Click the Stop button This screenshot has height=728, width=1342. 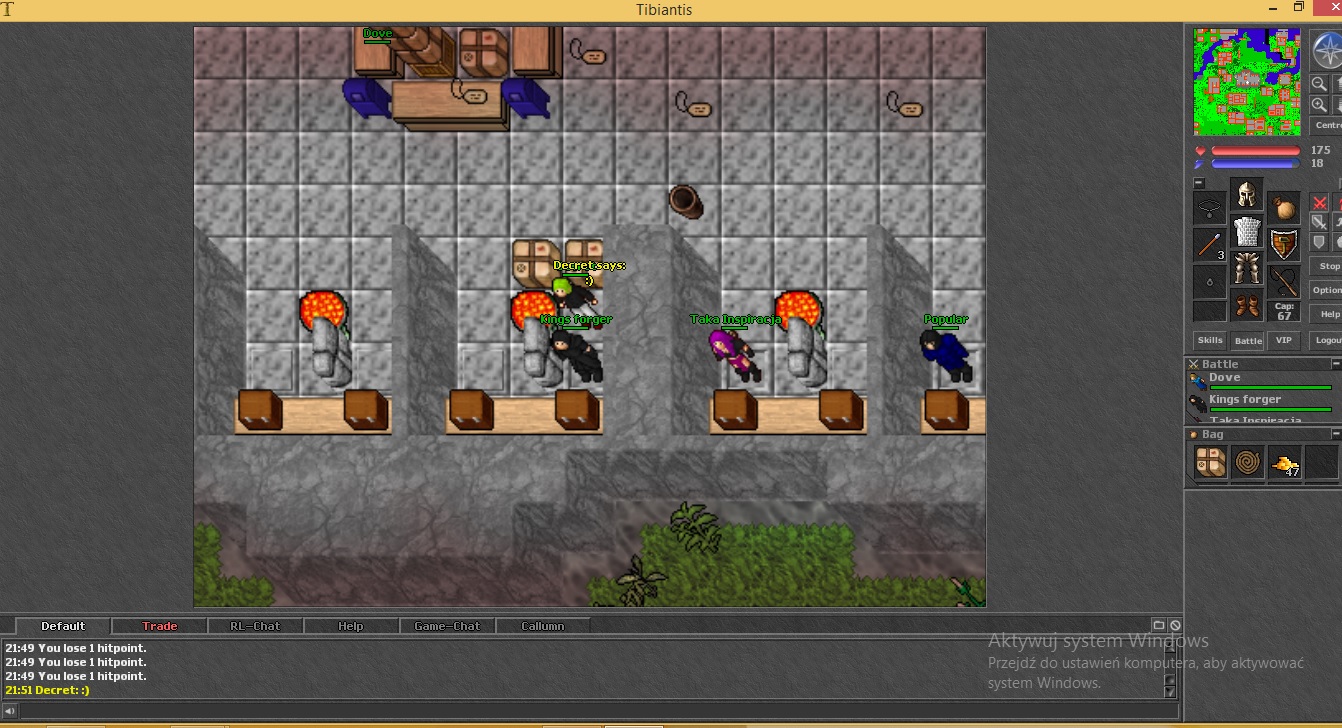click(1329, 266)
